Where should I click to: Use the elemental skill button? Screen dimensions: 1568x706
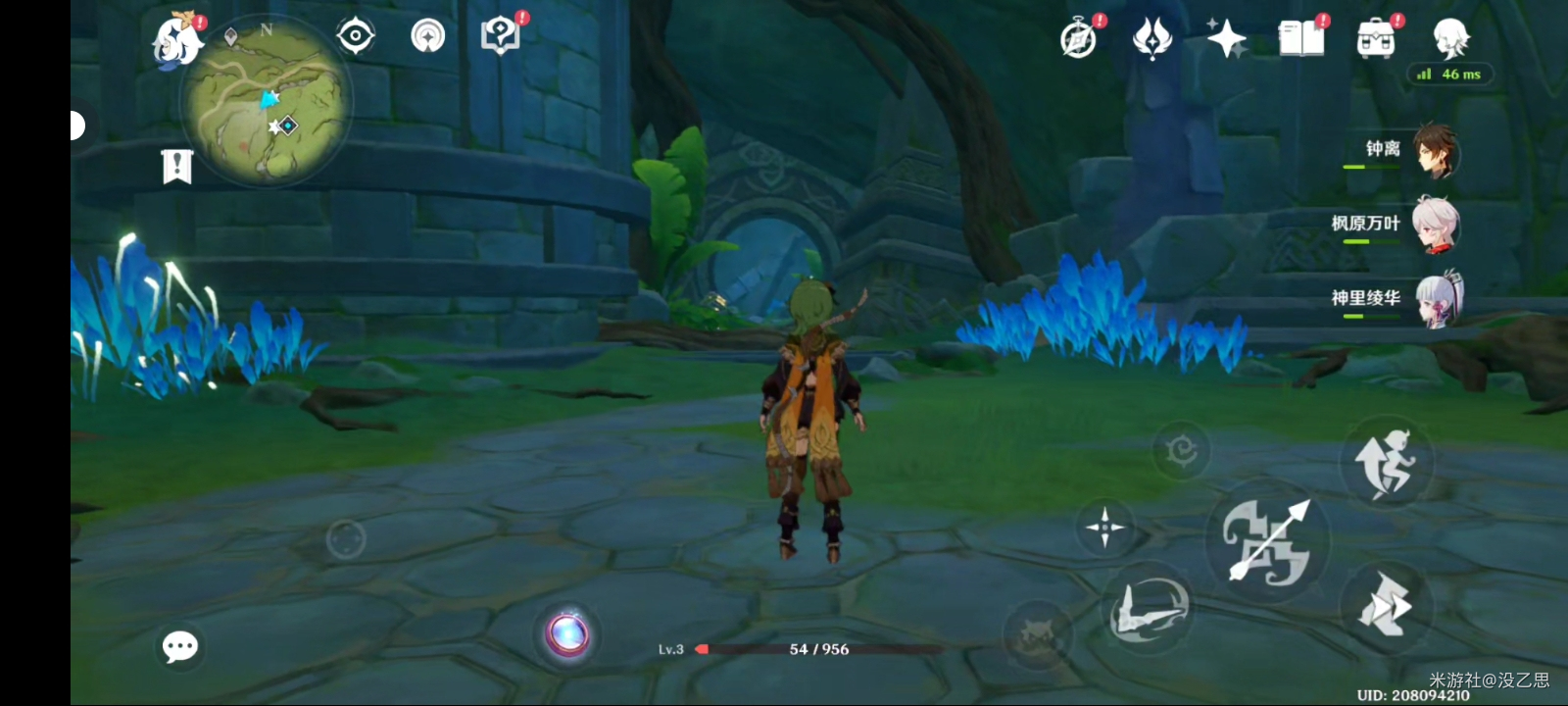click(x=1149, y=609)
